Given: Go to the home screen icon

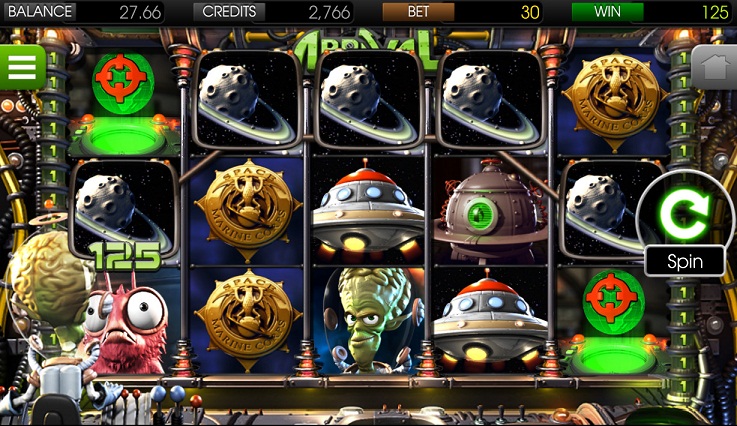Looking at the screenshot, I should (x=714, y=67).
